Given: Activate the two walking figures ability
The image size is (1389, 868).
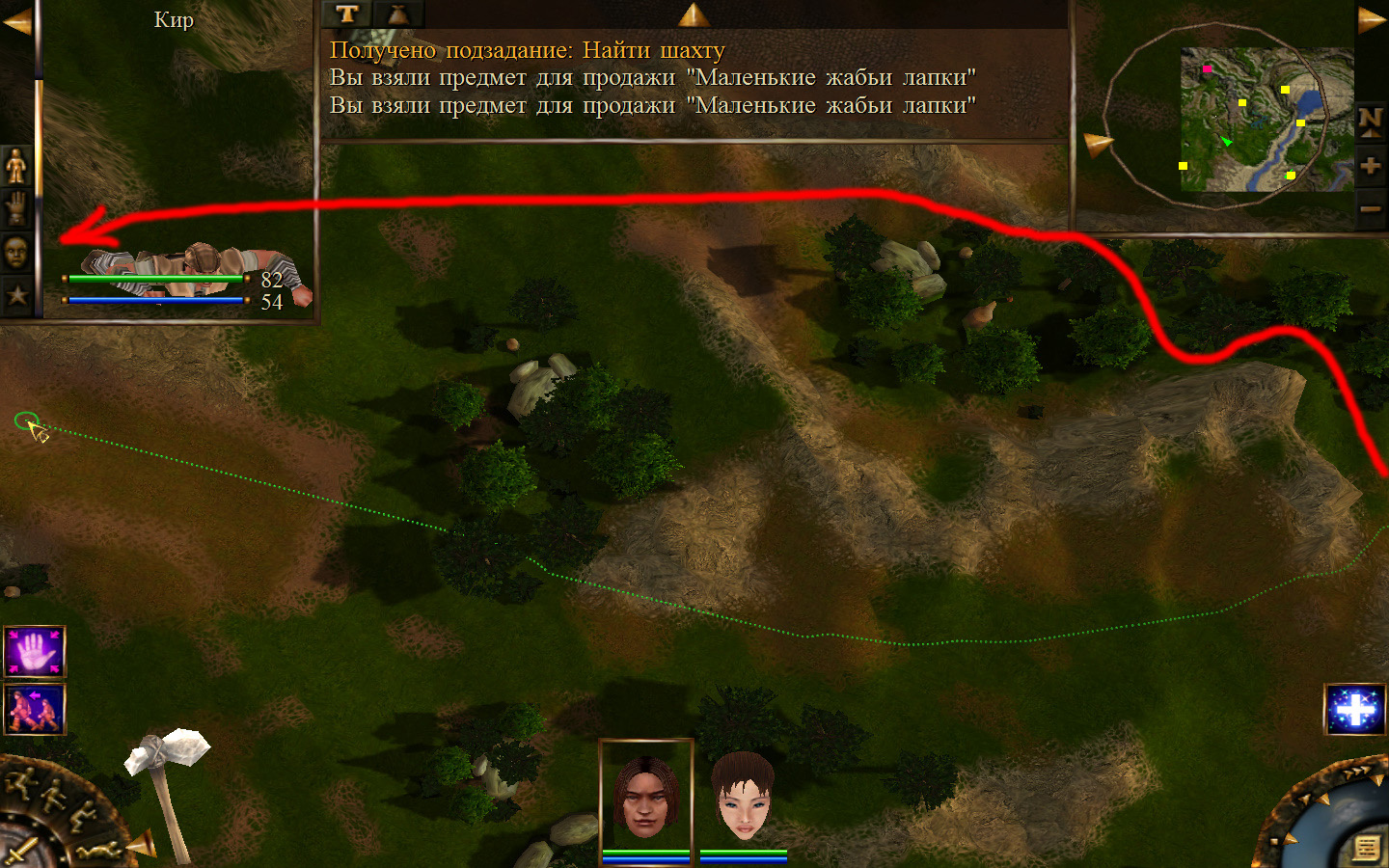Looking at the screenshot, I should pos(35,709).
